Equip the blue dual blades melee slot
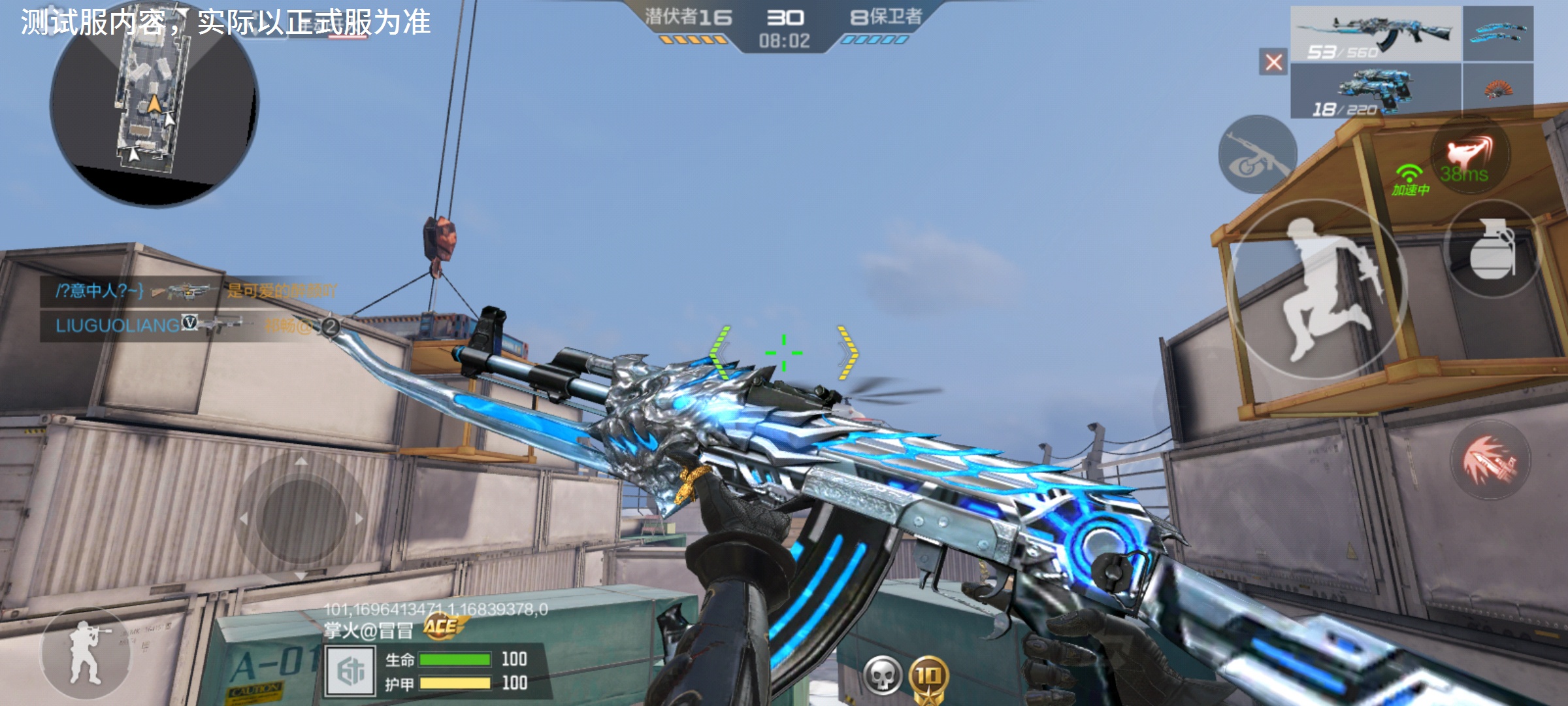1568x706 pixels. pos(1497,33)
